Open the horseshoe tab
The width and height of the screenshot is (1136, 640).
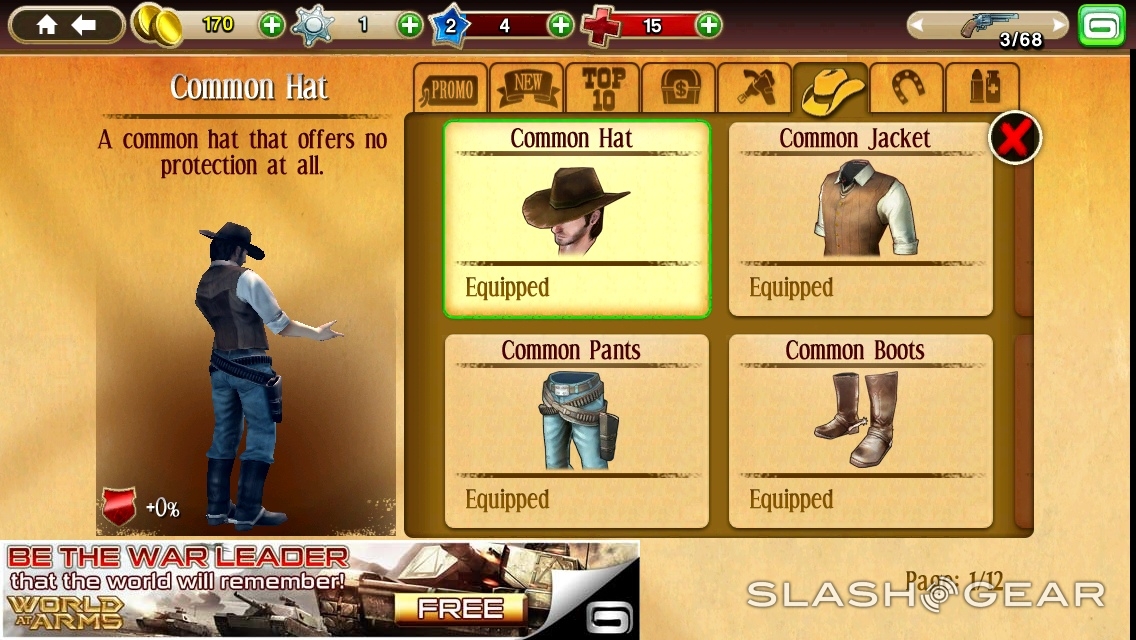(x=907, y=90)
